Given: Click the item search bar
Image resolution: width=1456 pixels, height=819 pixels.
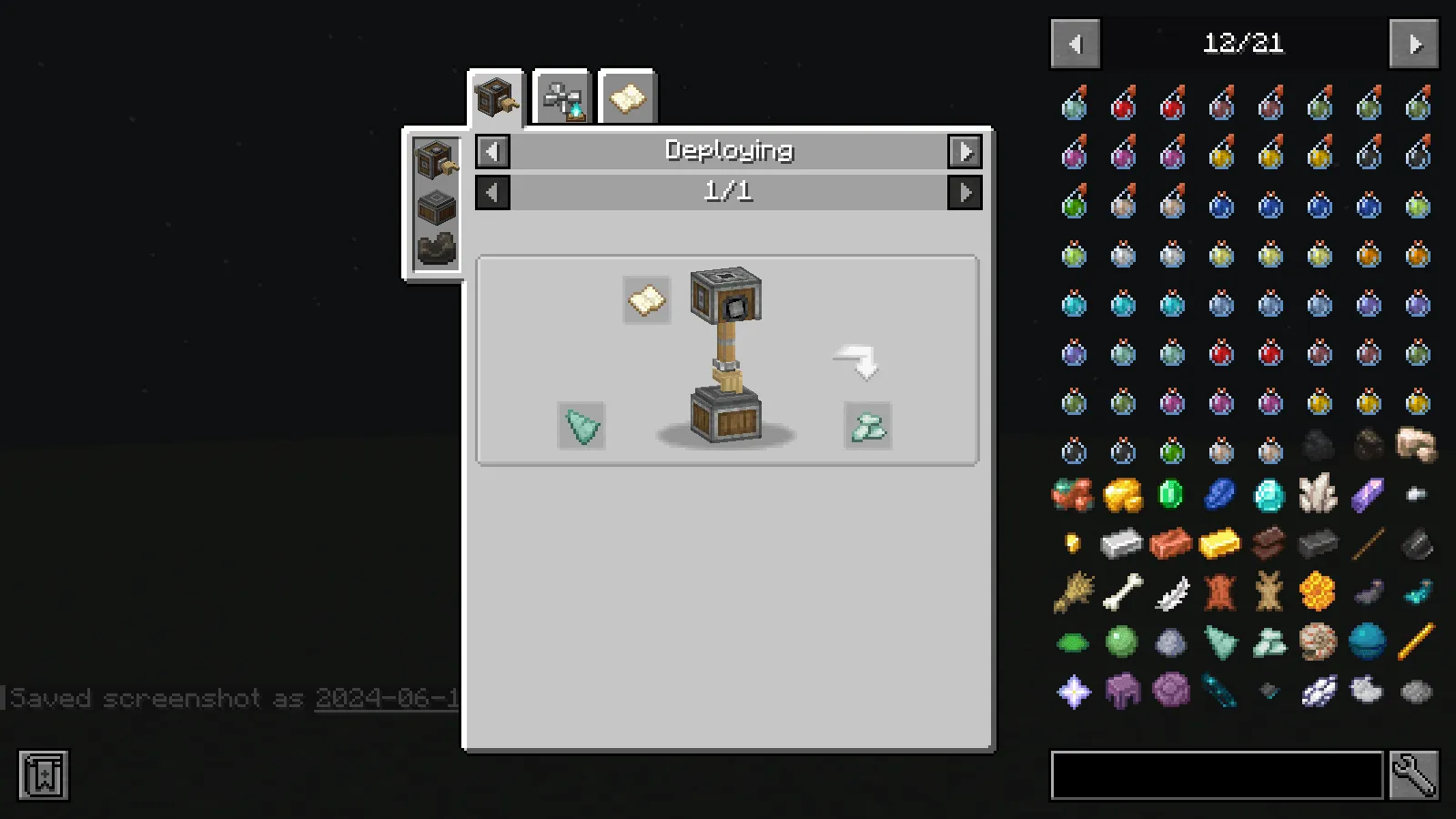Looking at the screenshot, I should pos(1217,775).
